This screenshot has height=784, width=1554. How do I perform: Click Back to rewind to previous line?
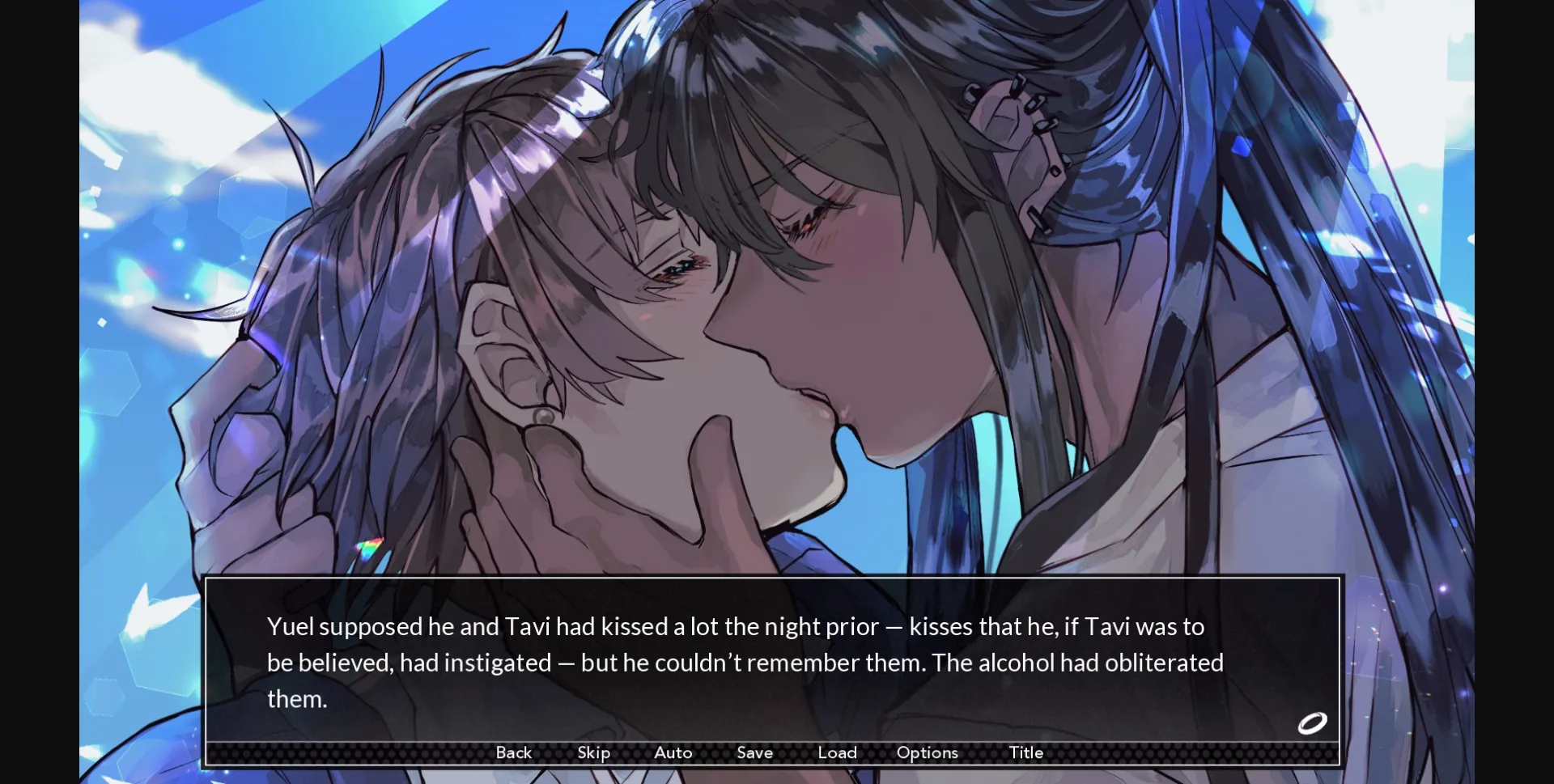click(x=514, y=752)
